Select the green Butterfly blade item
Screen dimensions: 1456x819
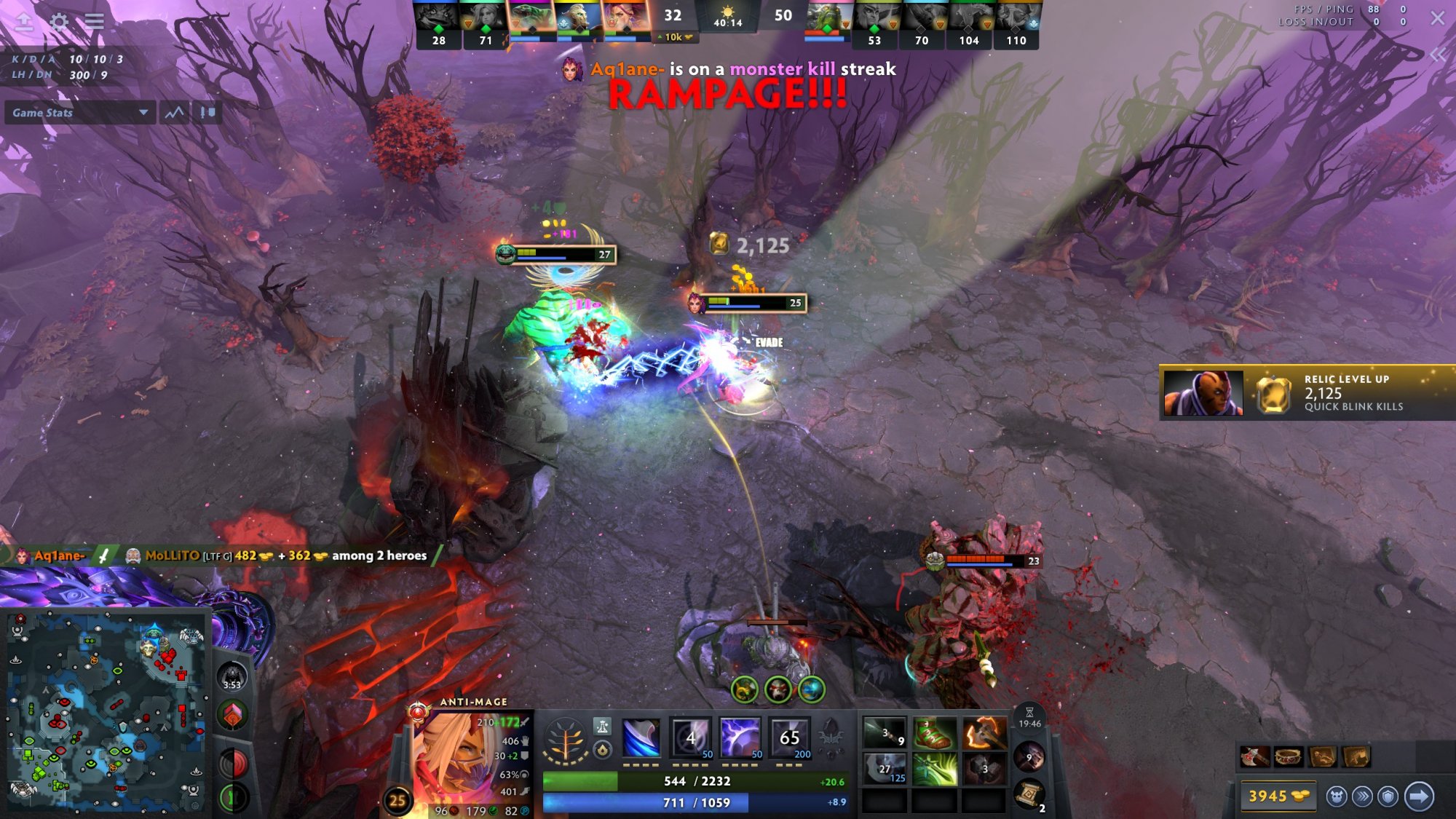tap(935, 769)
